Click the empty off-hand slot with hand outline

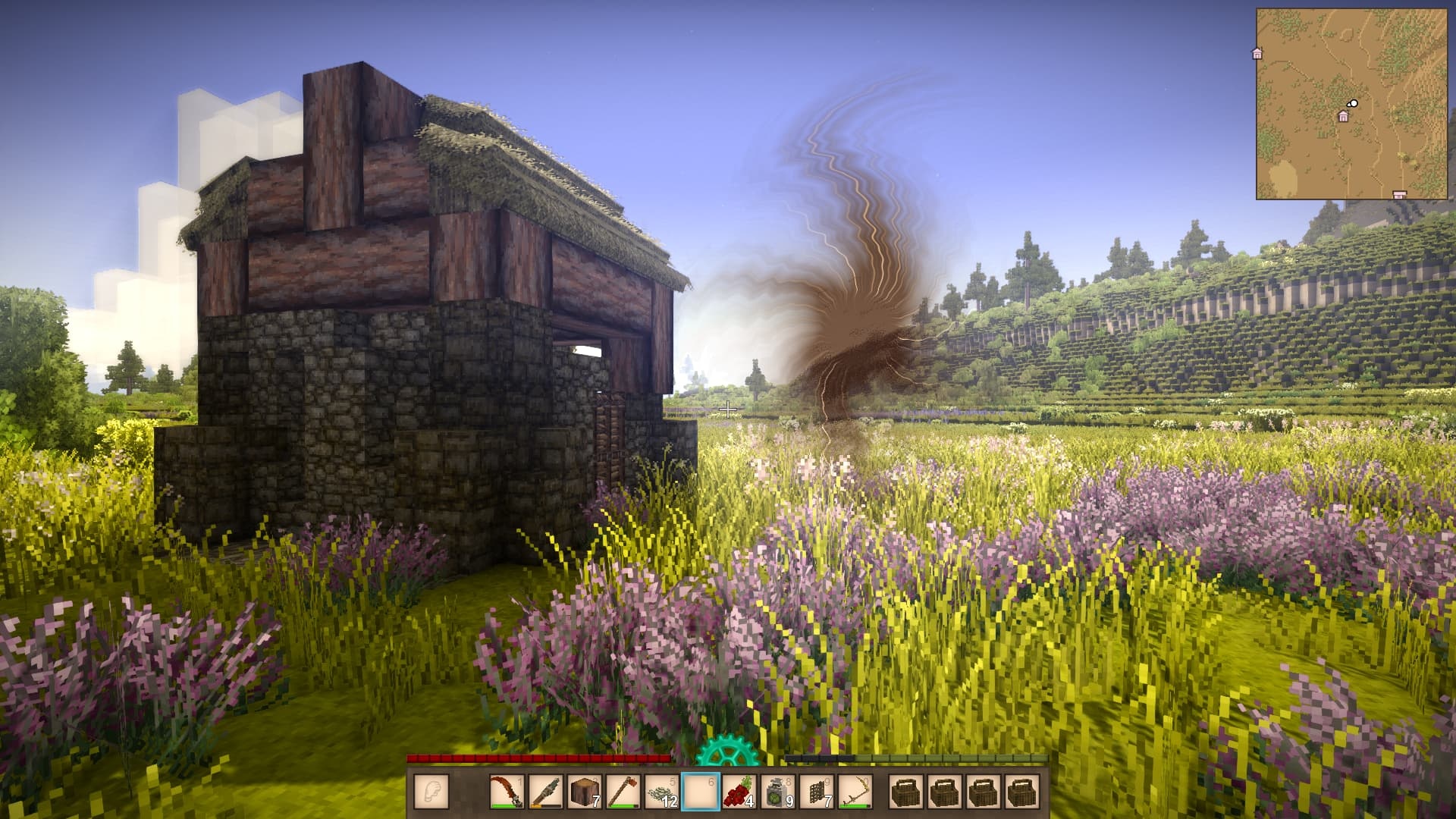coord(431,792)
